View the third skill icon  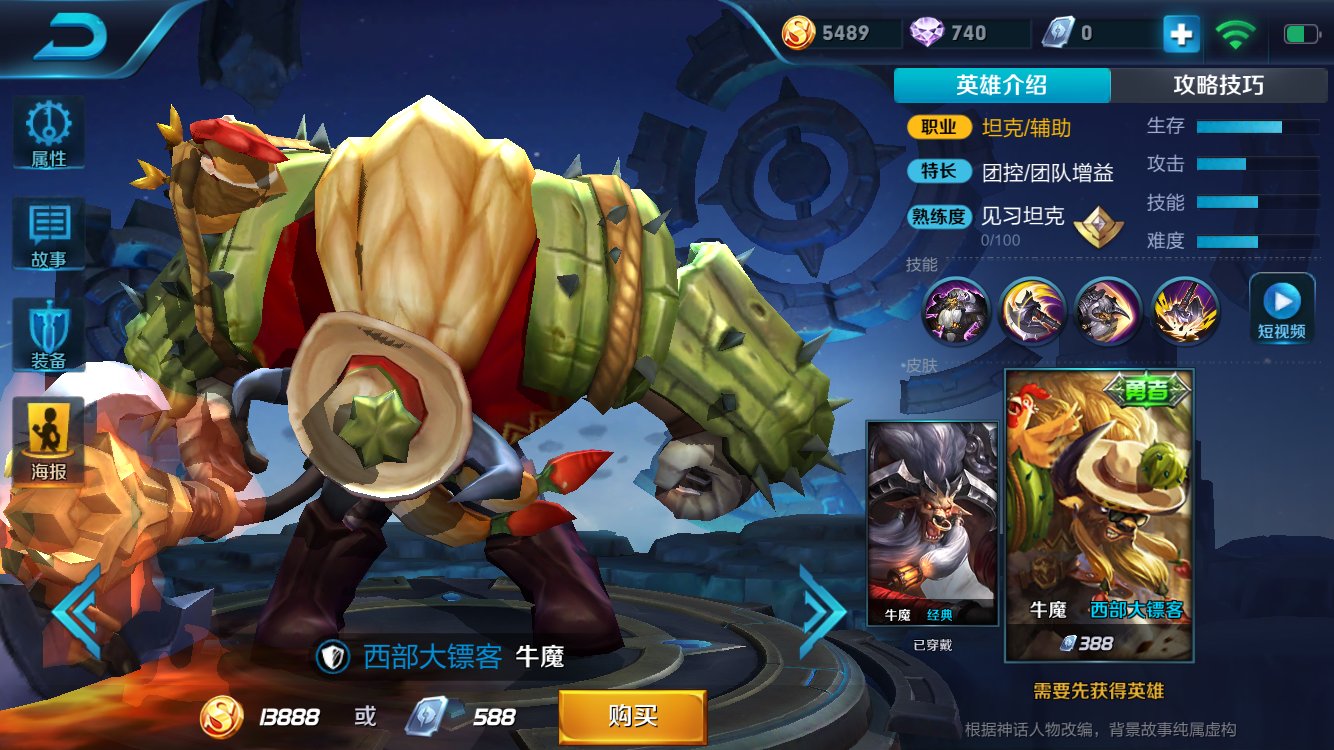pos(1108,311)
